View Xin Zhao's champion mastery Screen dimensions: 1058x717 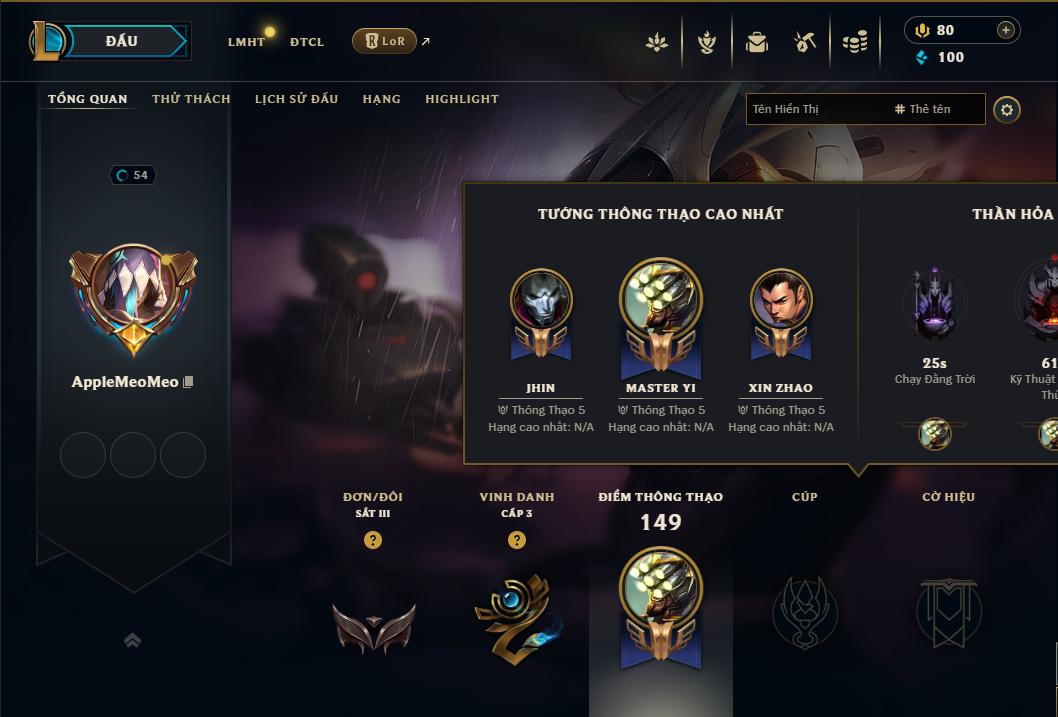[781, 300]
